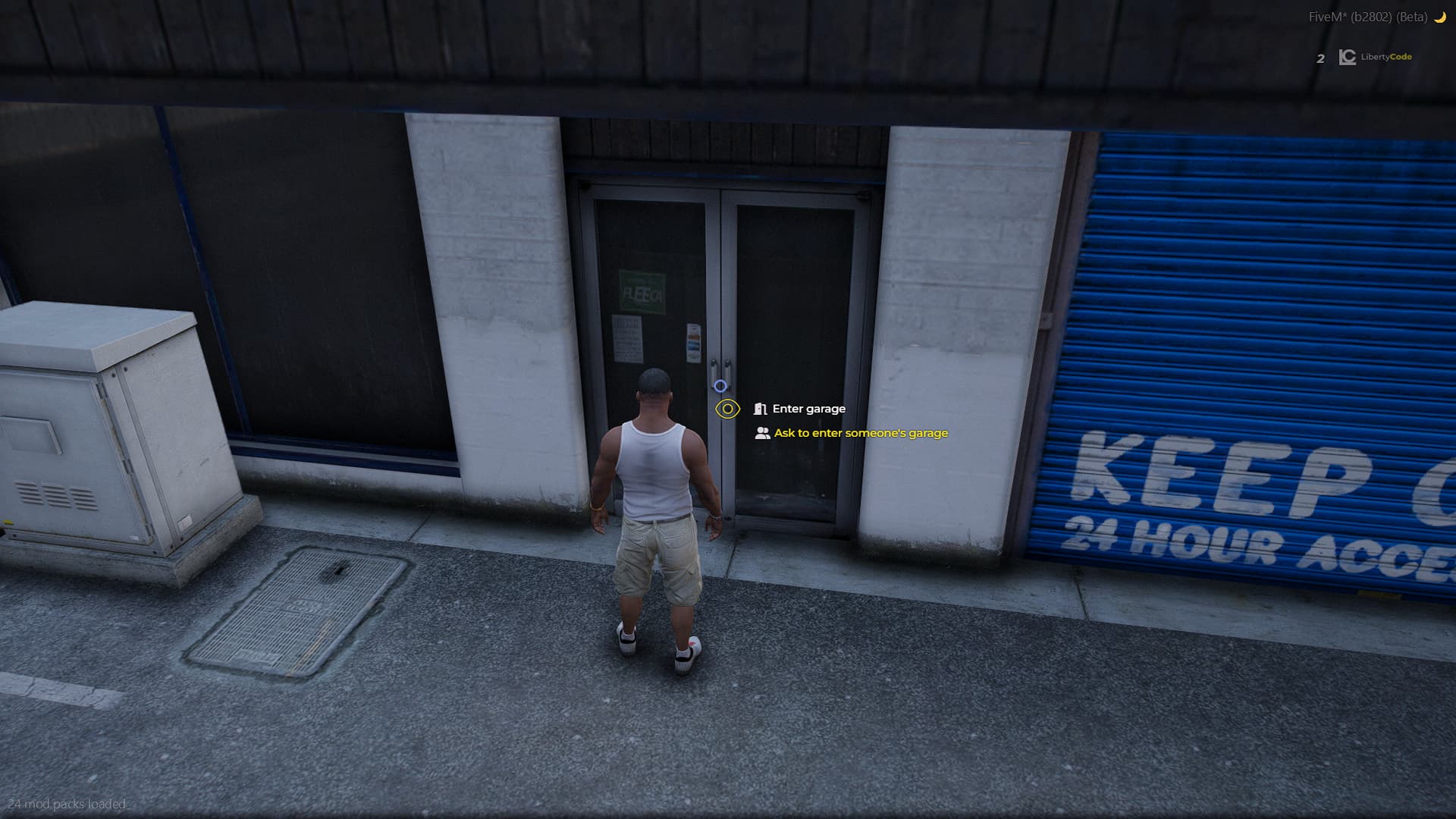1456x819 pixels.
Task: Open the LibertyCode LC logo
Action: point(1349,57)
